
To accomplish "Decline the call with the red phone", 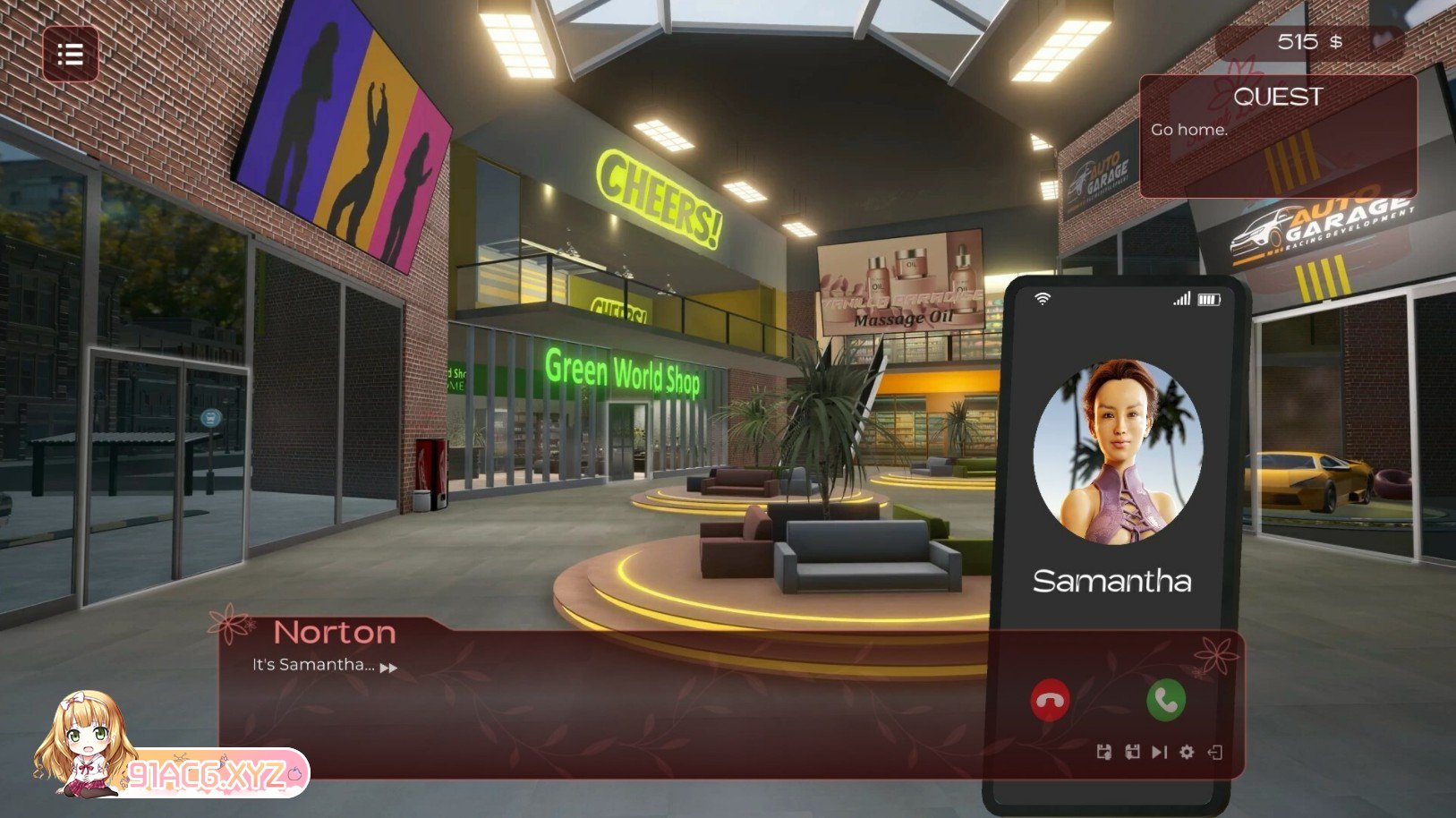I will [x=1050, y=700].
